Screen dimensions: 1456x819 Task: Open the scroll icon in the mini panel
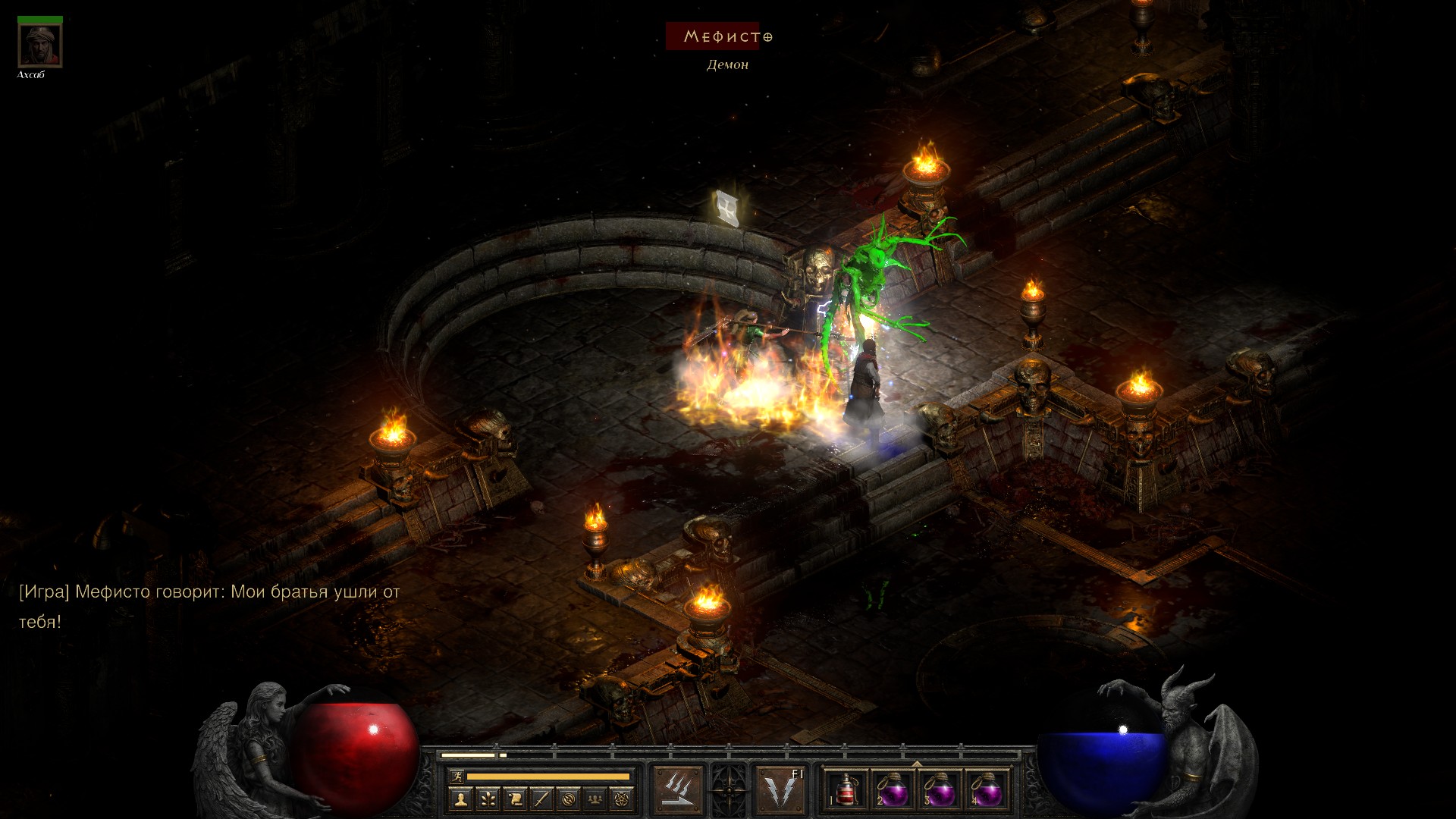tap(514, 798)
